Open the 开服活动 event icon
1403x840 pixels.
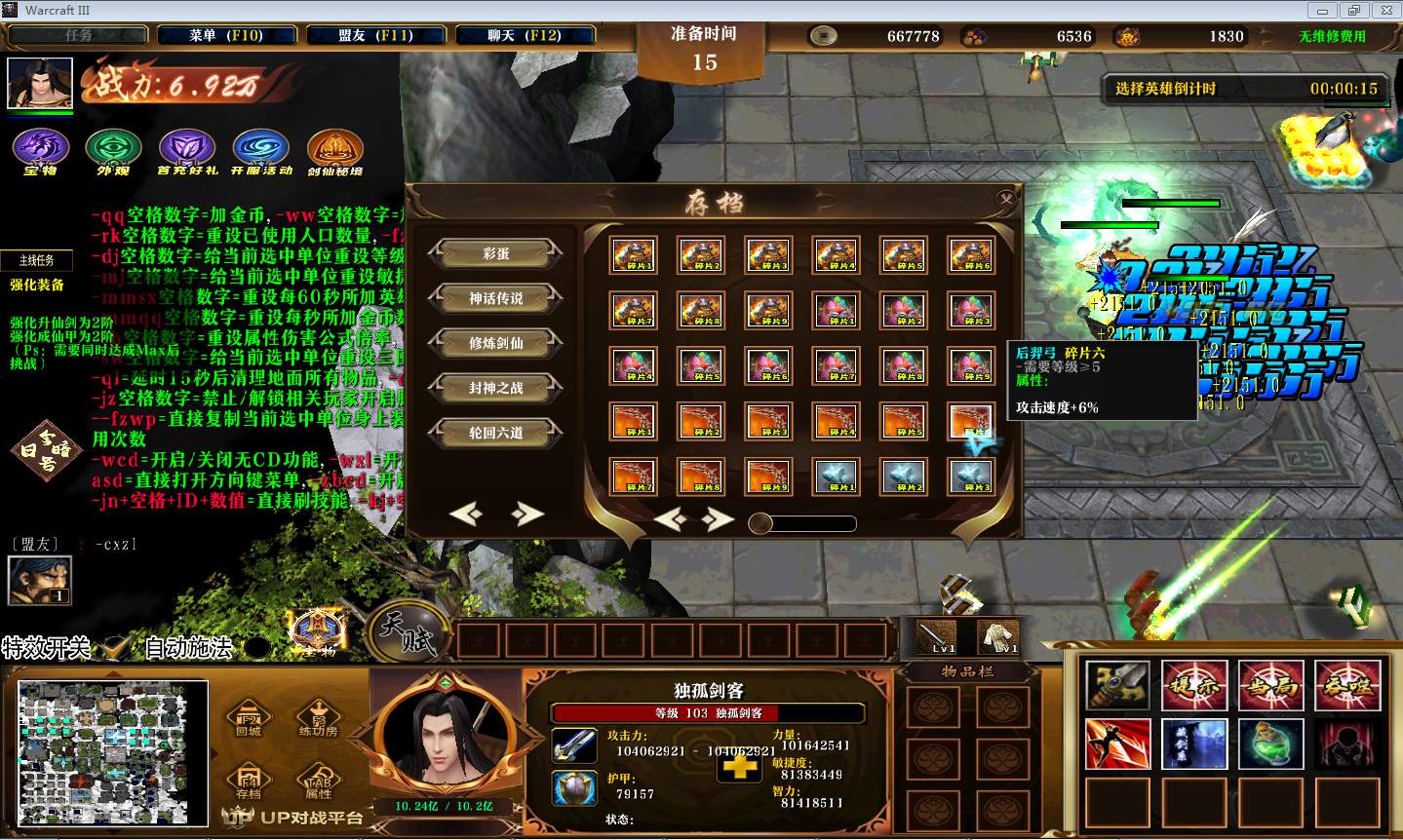coord(260,149)
